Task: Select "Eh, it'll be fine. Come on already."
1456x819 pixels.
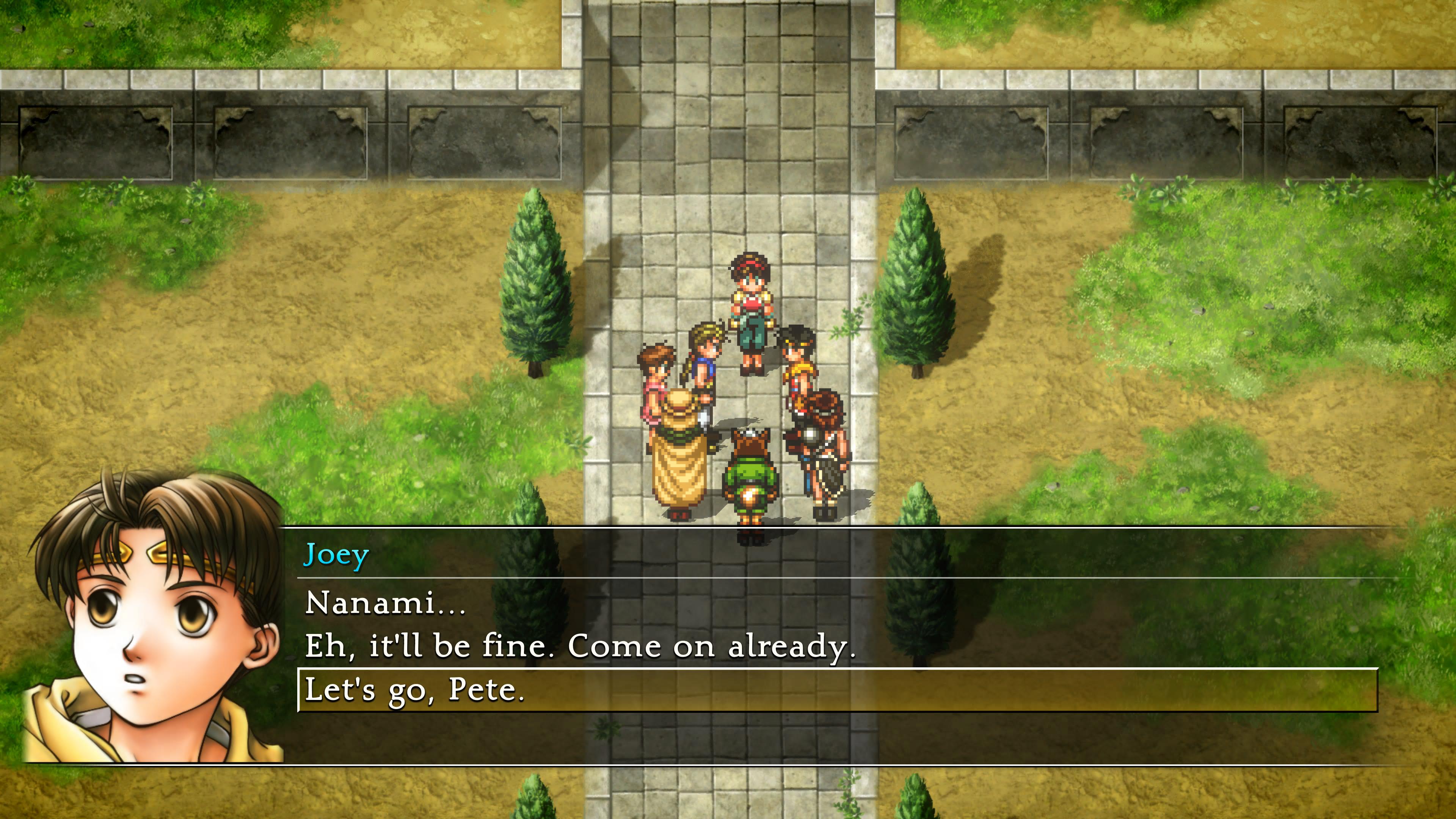Action: pos(579,646)
